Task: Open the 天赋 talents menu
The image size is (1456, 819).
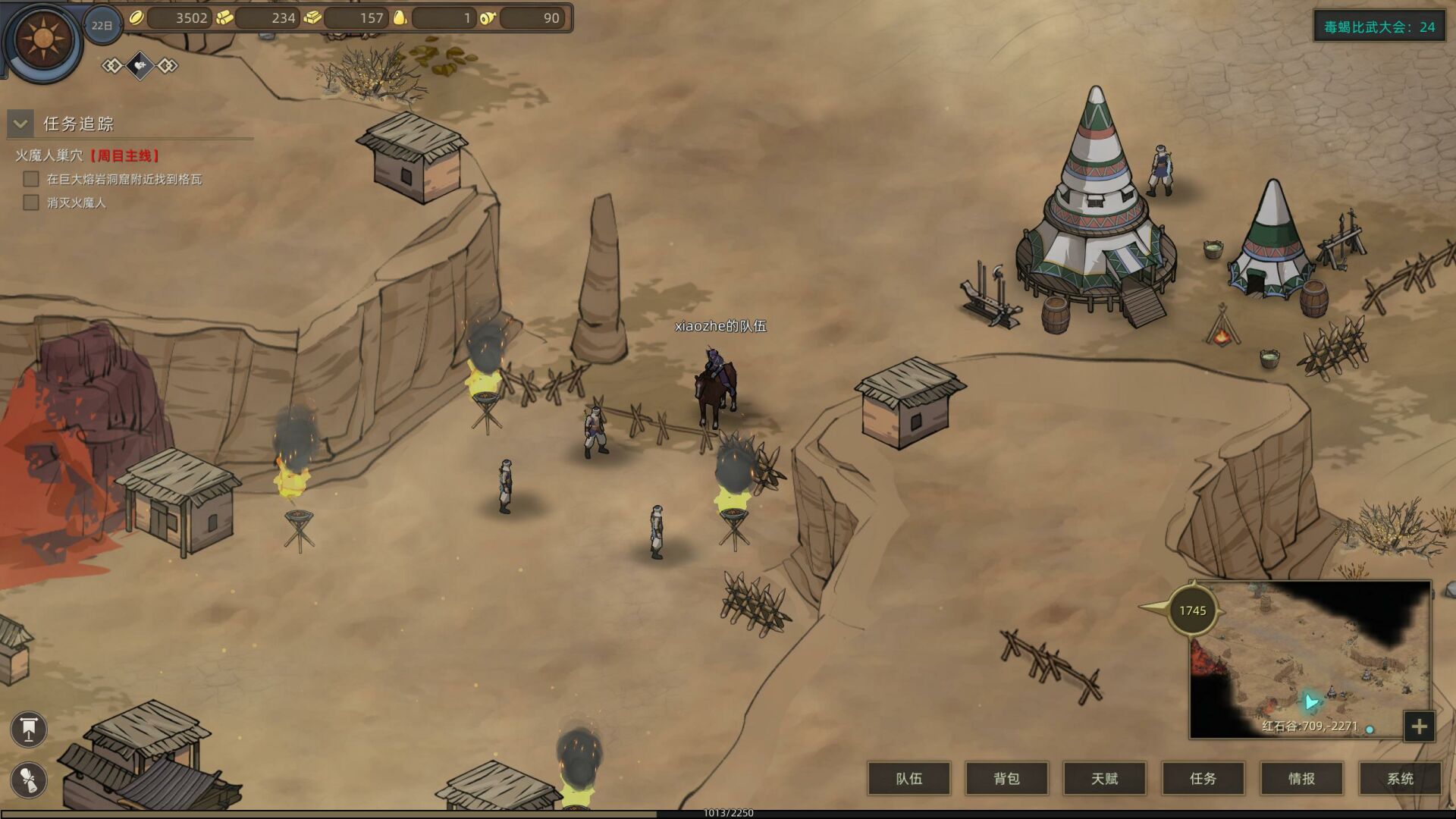Action: tap(1105, 779)
